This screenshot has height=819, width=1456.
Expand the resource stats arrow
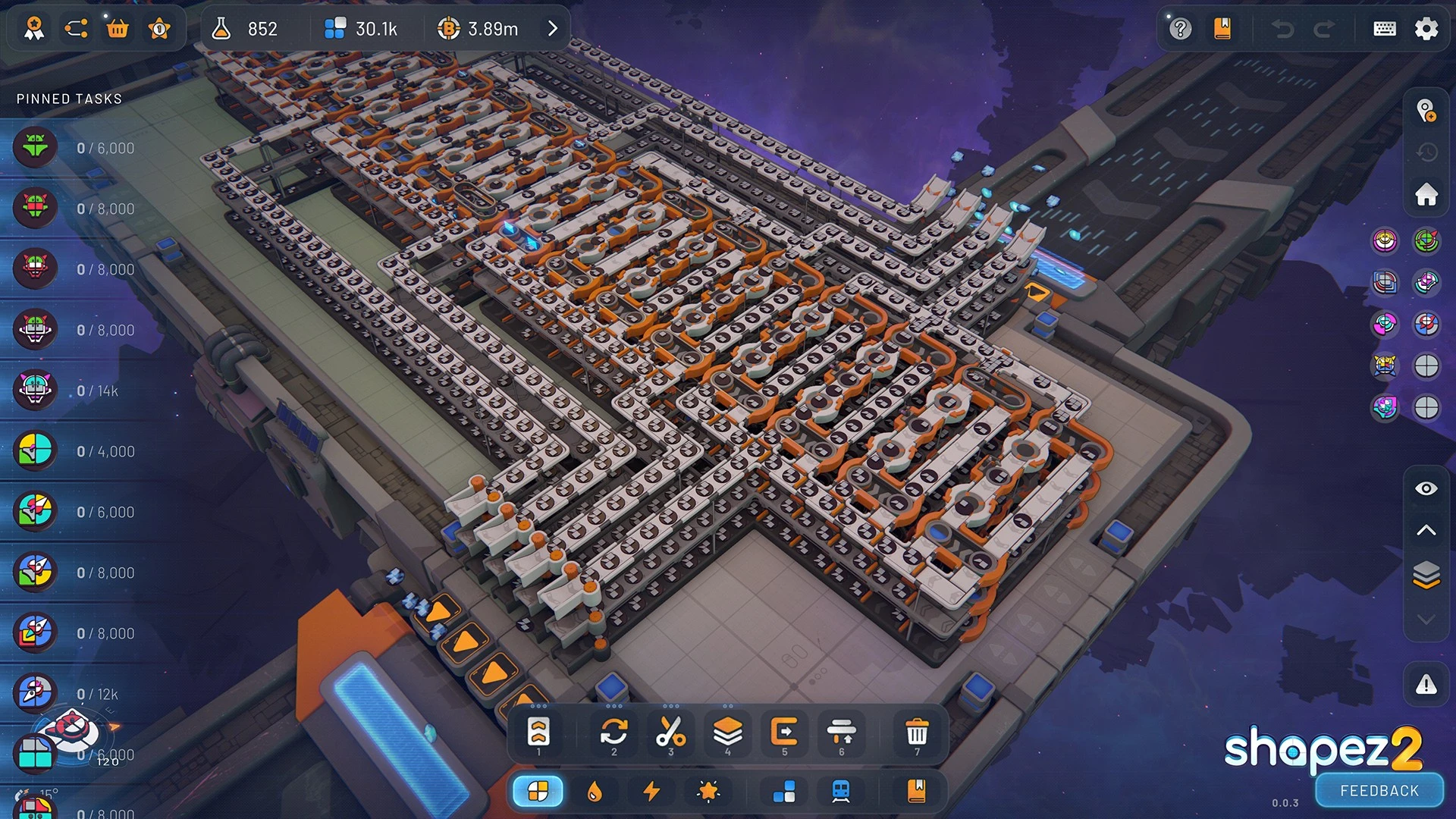coord(553,29)
